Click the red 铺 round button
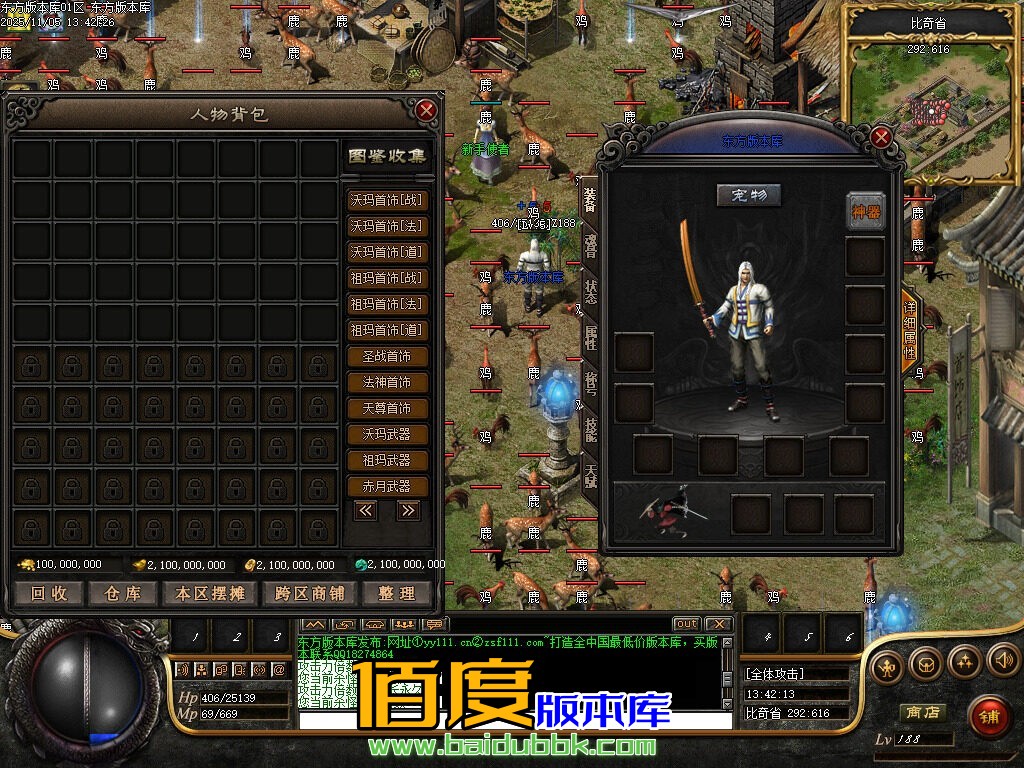Viewport: 1024px width, 768px height. (988, 716)
